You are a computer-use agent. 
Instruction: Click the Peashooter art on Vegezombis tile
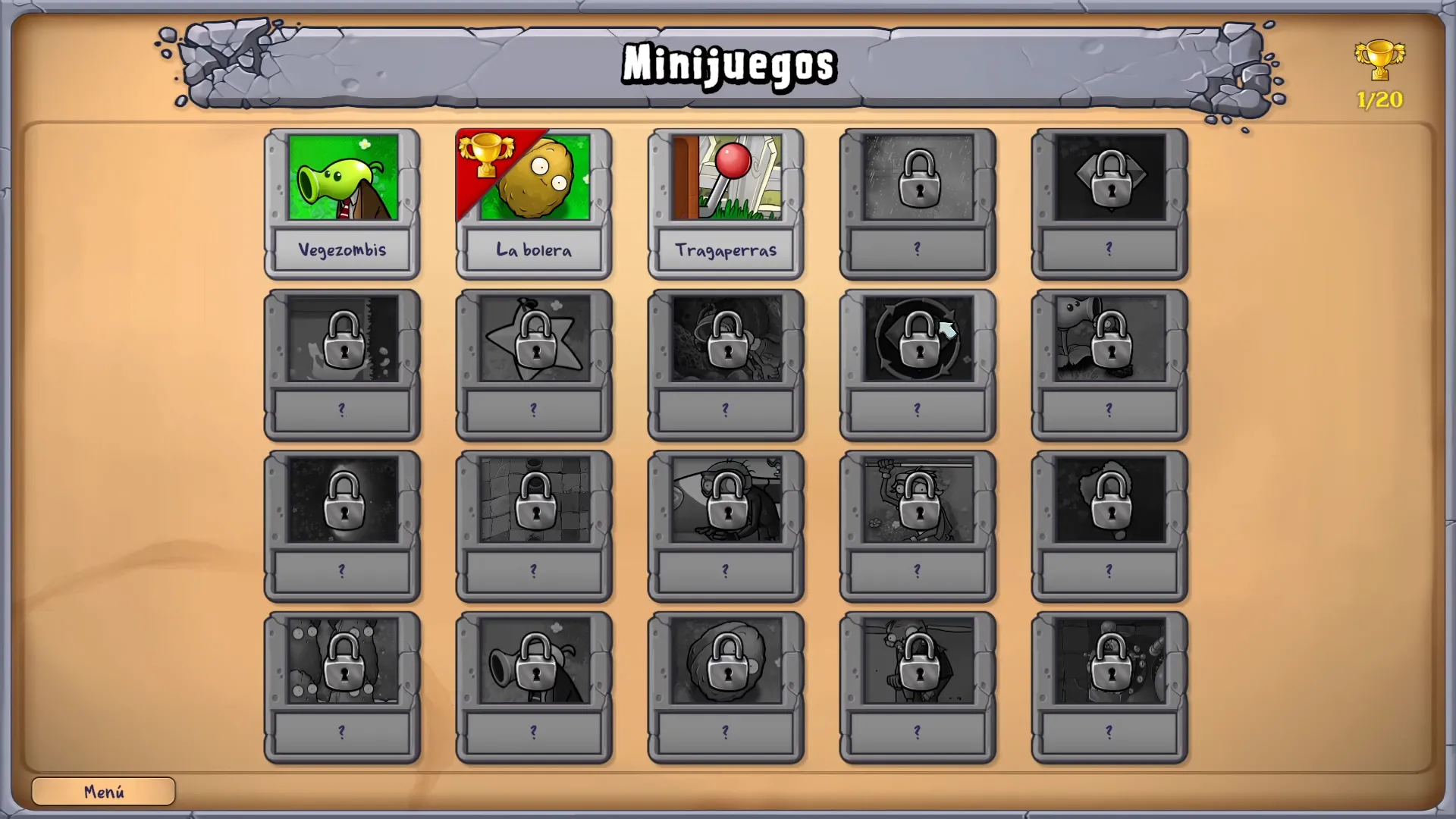pyautogui.click(x=342, y=177)
